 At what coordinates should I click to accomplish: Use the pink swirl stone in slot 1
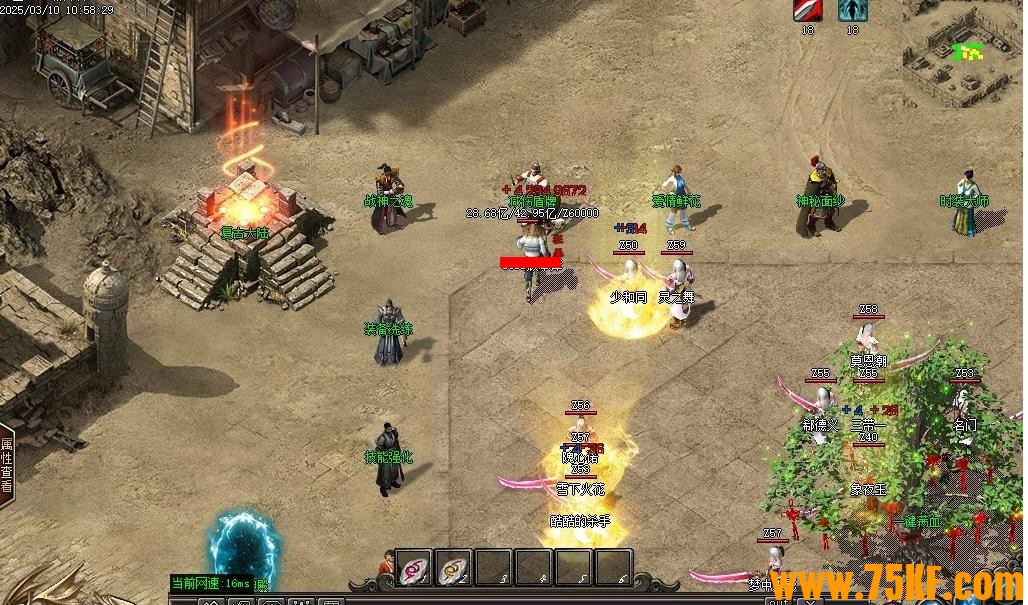[414, 568]
